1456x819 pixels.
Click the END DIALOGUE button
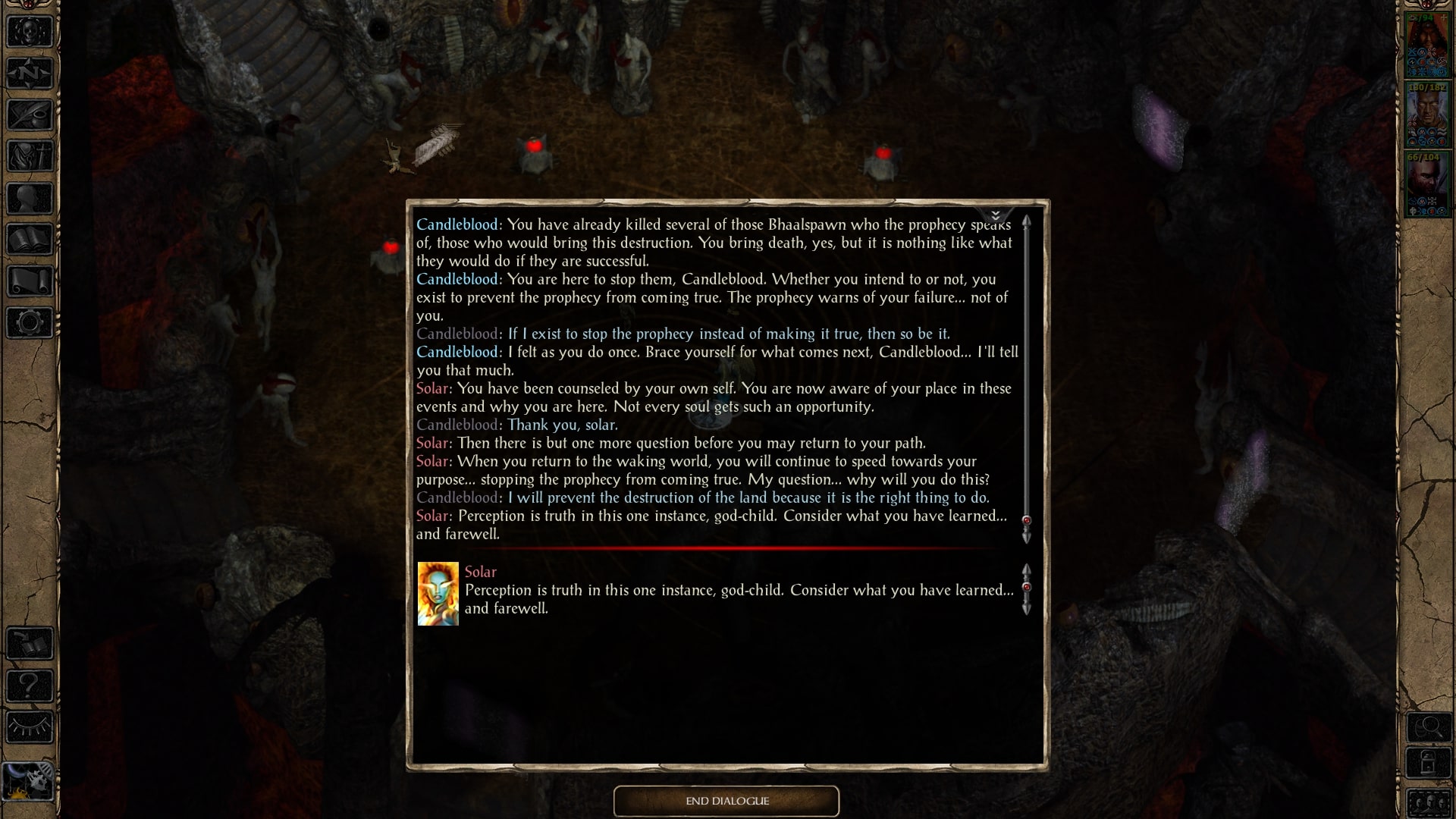(726, 801)
